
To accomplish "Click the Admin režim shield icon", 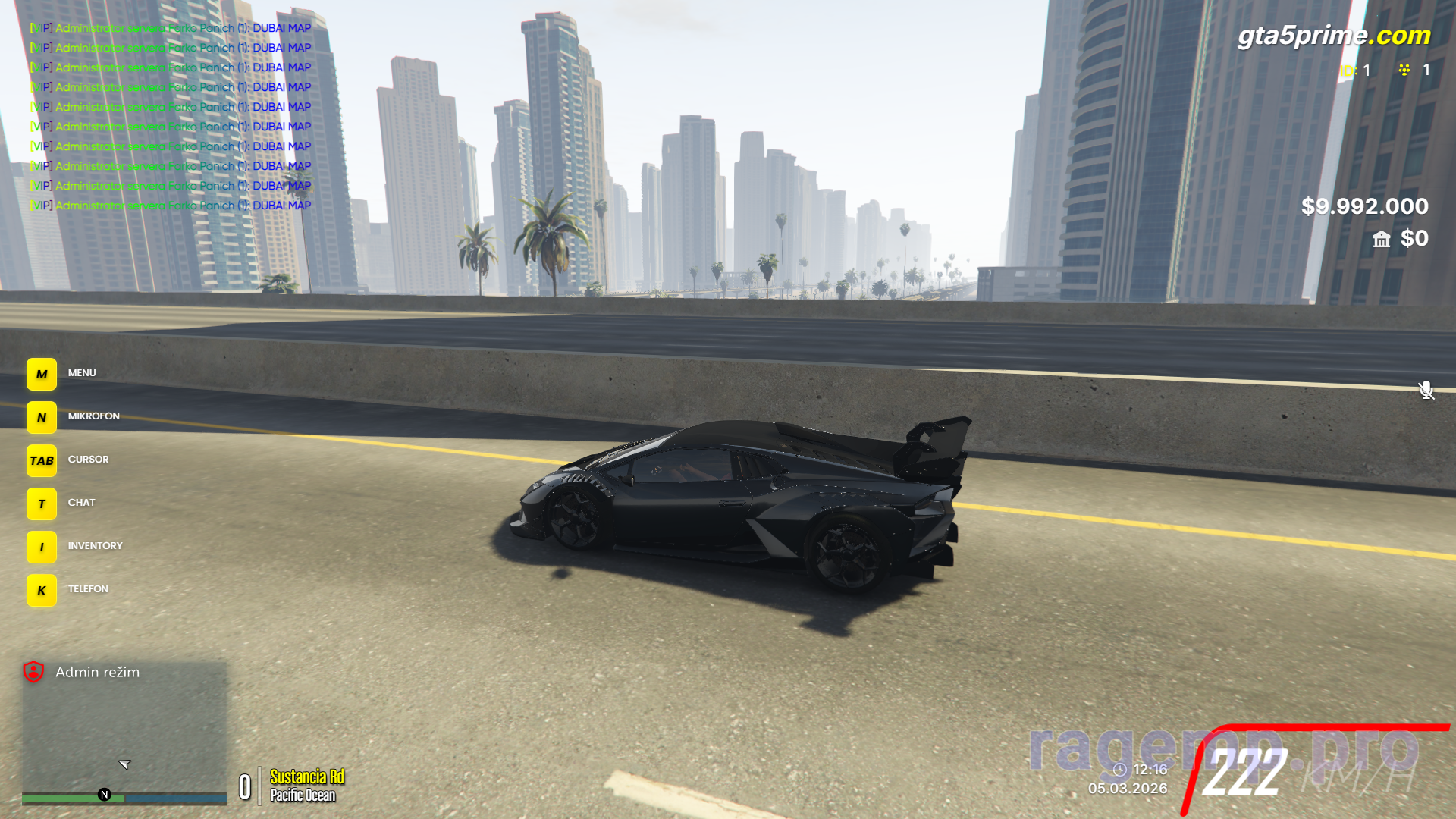I will click(x=33, y=672).
